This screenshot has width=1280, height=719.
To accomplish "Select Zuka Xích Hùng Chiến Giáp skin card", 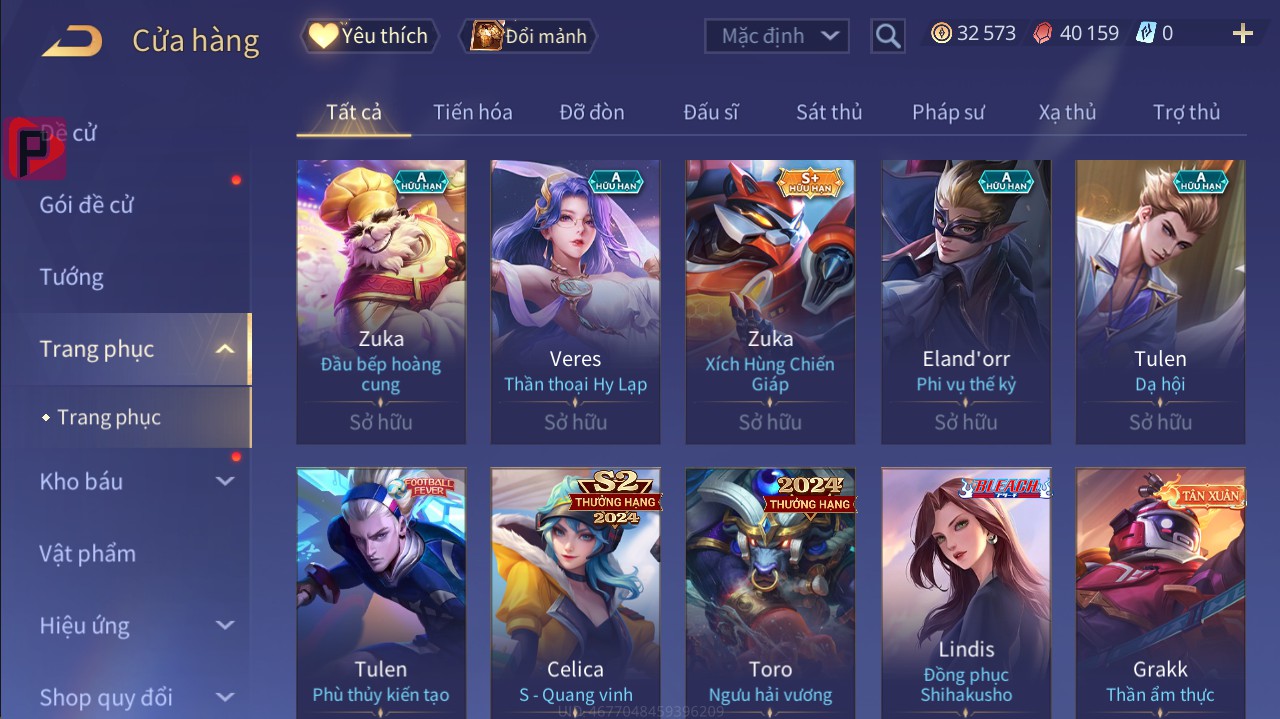I will (770, 300).
